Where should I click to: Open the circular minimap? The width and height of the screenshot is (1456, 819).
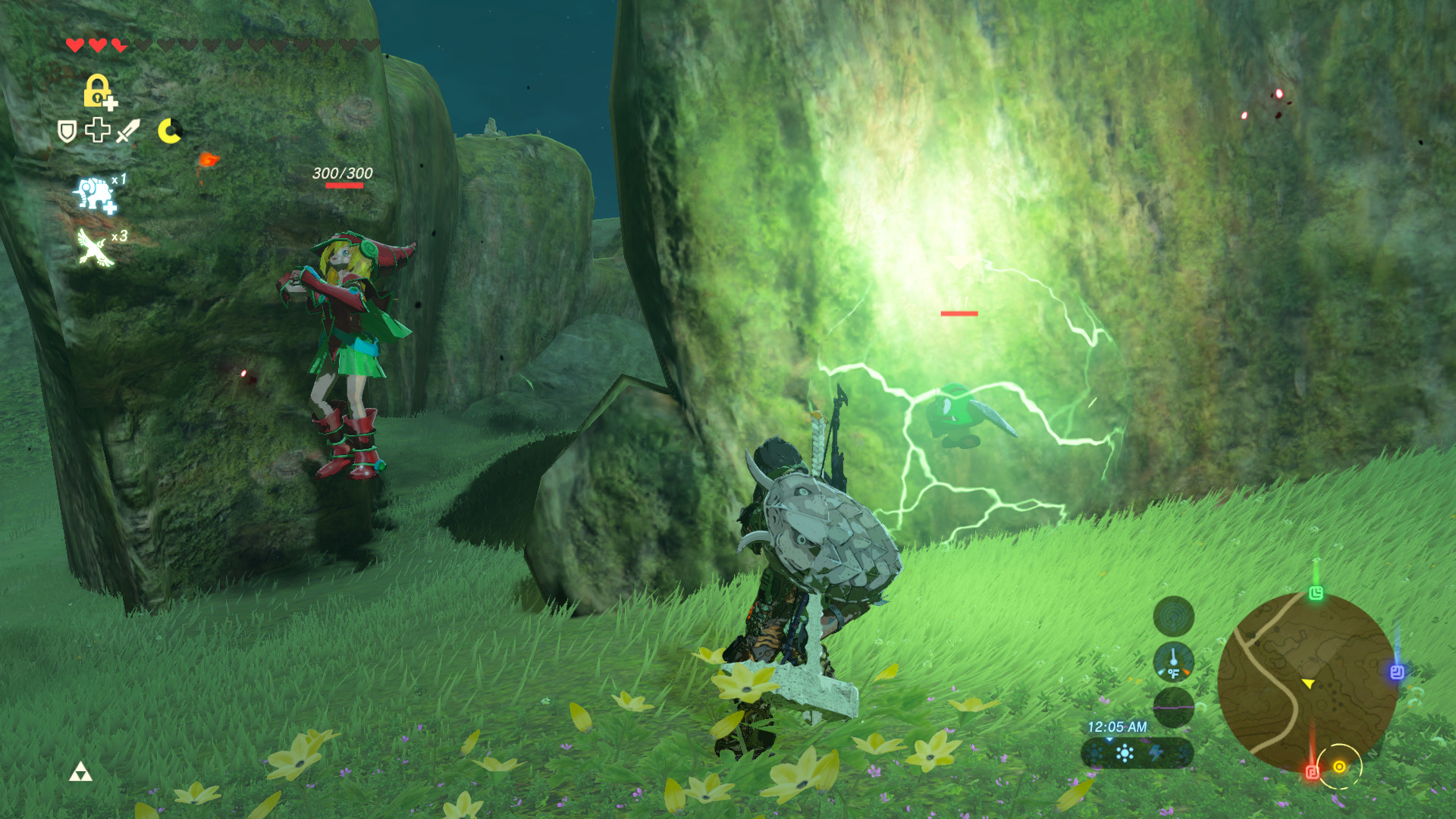1307,682
